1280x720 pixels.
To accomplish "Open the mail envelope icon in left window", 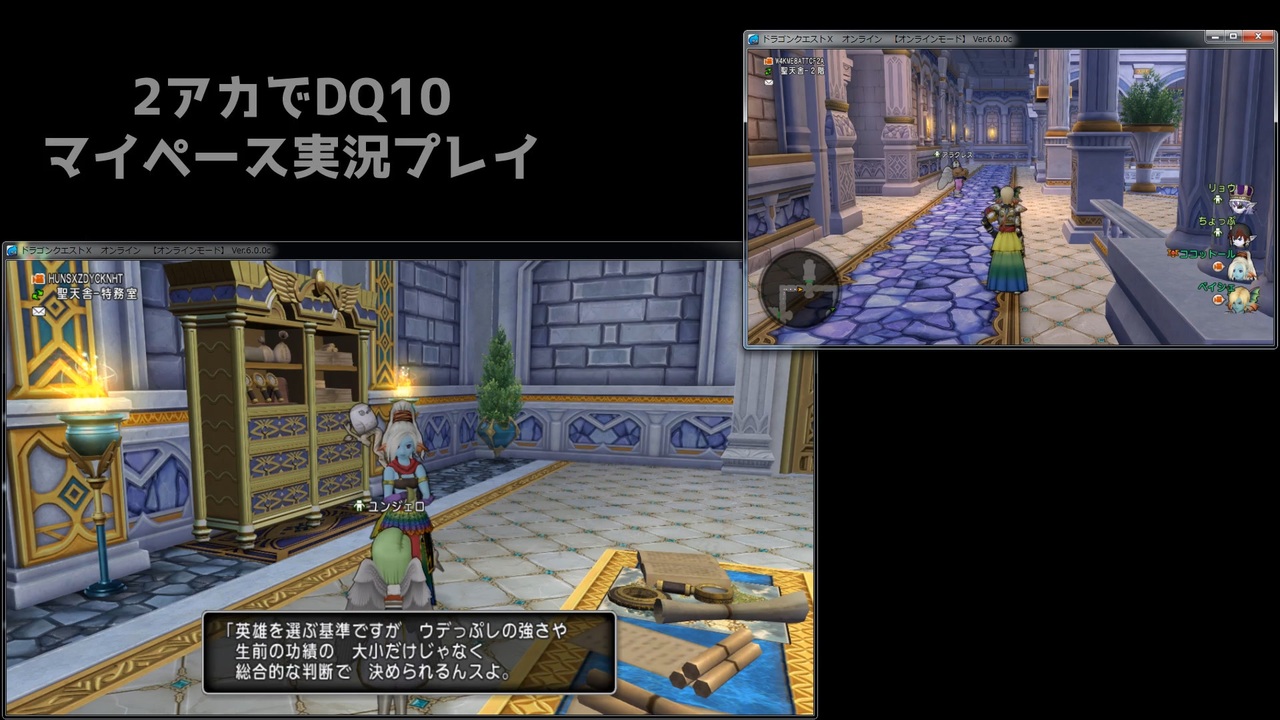I will point(38,311).
